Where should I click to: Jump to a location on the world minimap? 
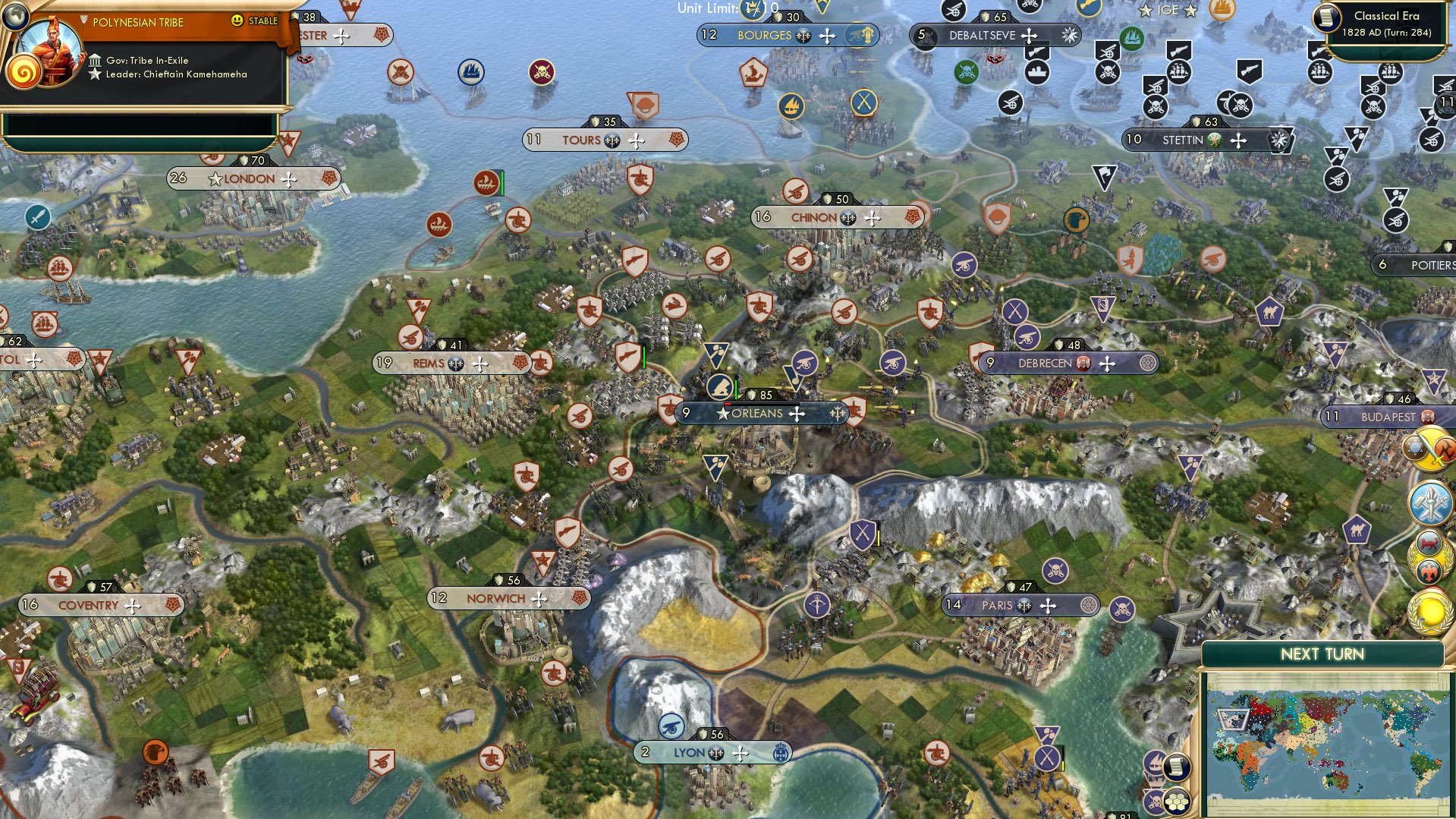1325,745
